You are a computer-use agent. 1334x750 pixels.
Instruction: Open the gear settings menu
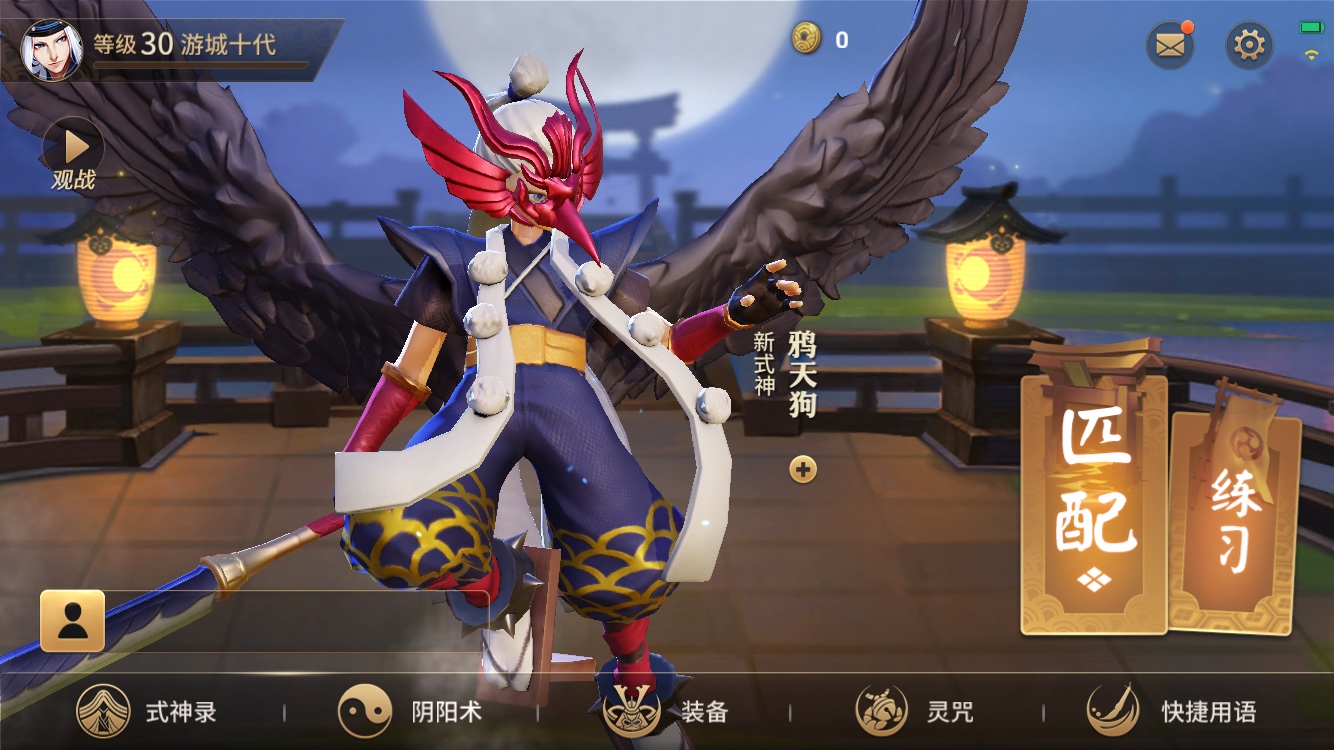1249,45
